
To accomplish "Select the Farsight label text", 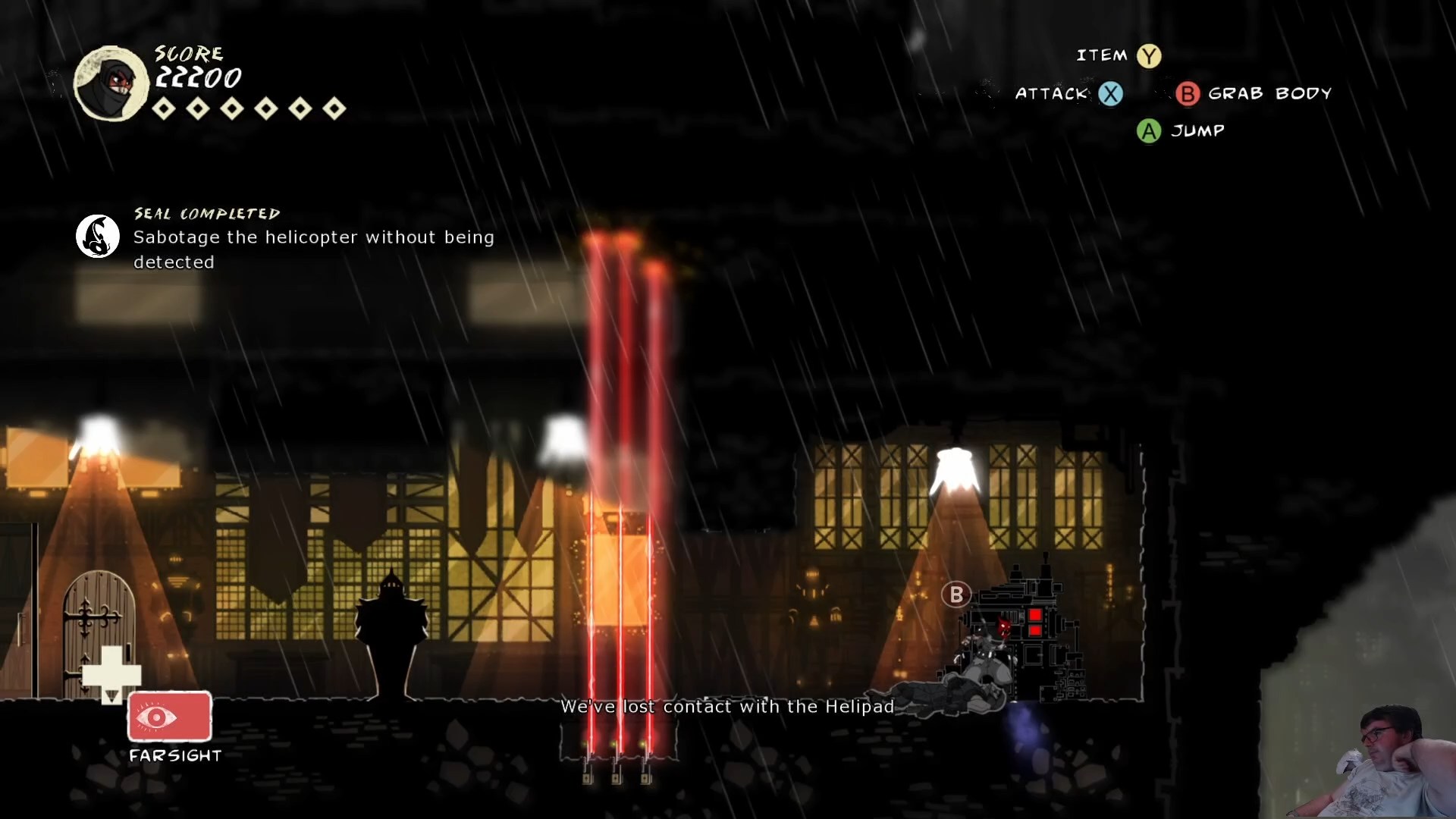I will pos(174,755).
